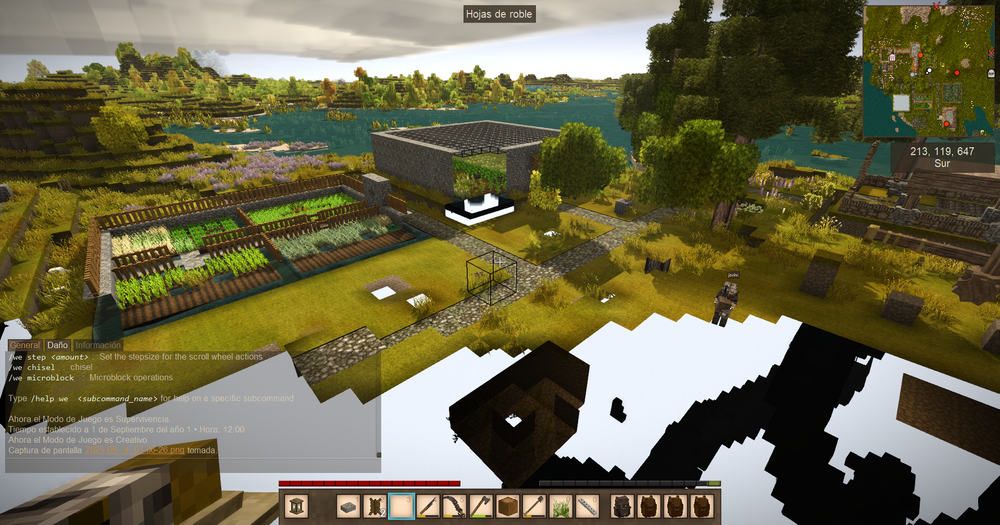The height and width of the screenshot is (525, 1000).
Task: Equip the bow from the hotbar
Action: [455, 506]
